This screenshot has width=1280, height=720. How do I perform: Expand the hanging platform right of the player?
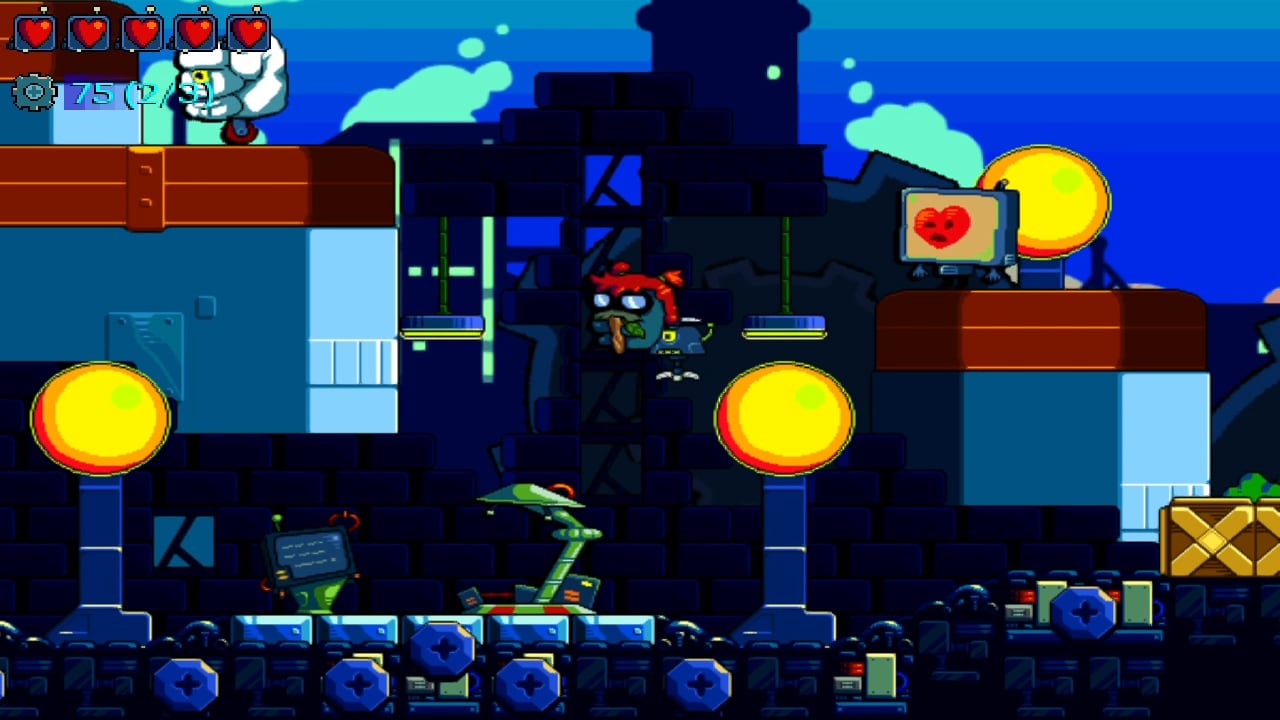pyautogui.click(x=783, y=328)
